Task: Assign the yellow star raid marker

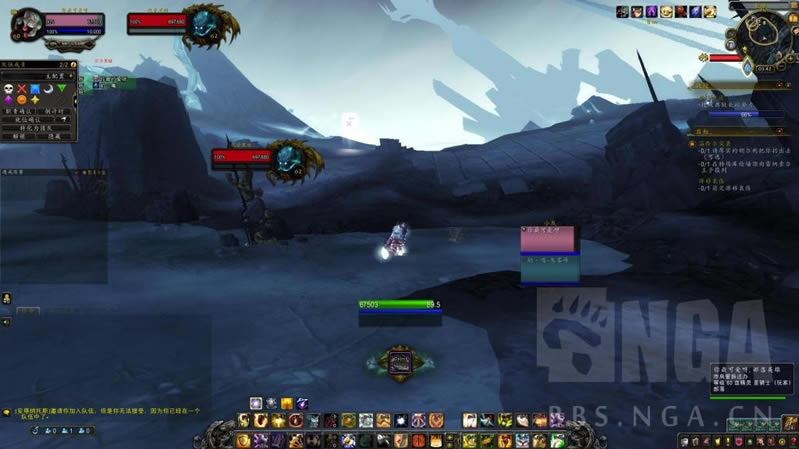Action: click(35, 100)
